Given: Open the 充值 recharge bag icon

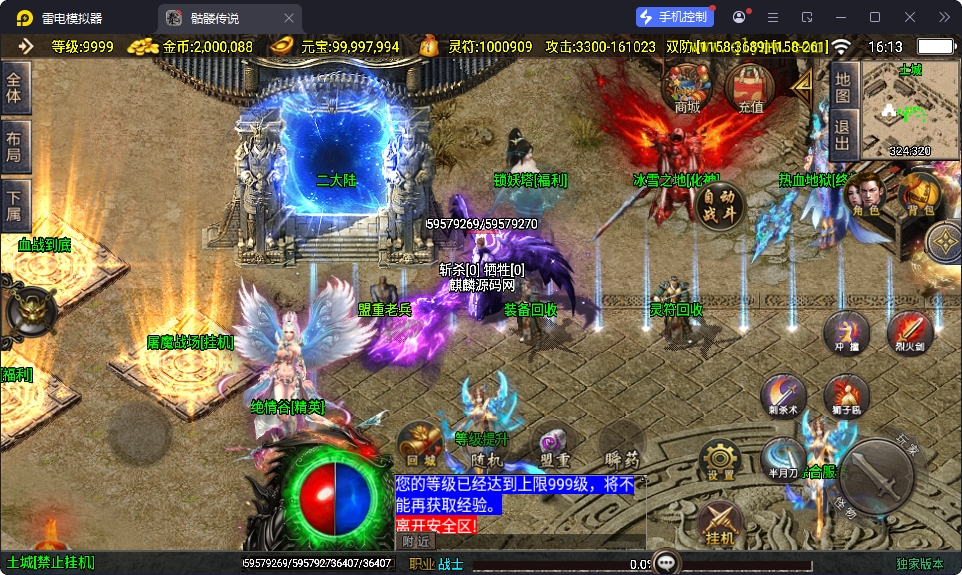Looking at the screenshot, I should [750, 88].
